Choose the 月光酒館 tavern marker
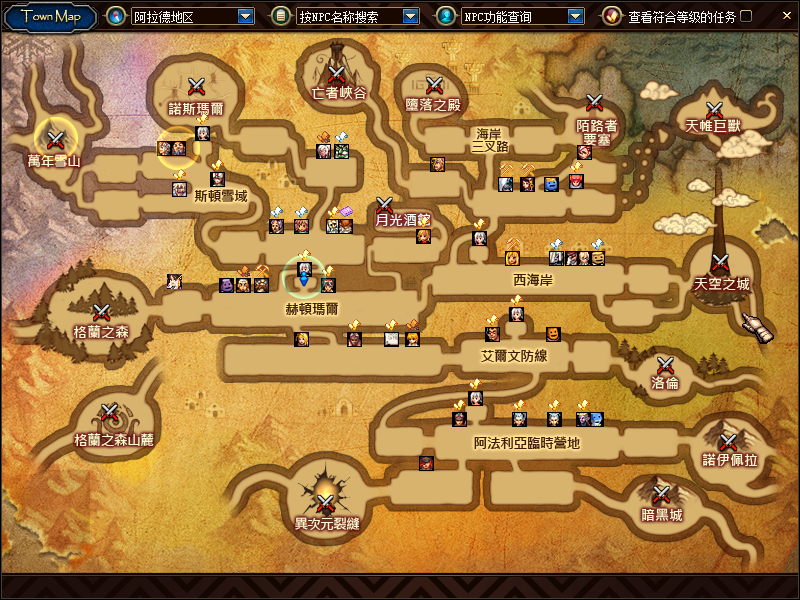This screenshot has width=800, height=600. [x=385, y=204]
